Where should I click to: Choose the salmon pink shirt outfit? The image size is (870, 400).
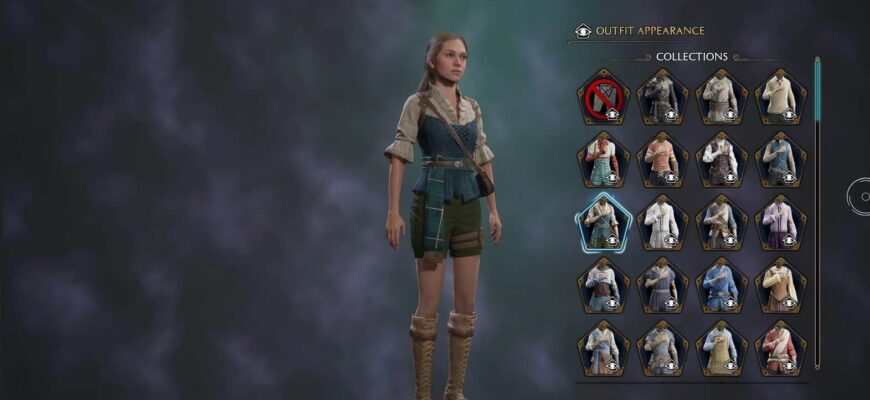pyautogui.click(x=662, y=159)
